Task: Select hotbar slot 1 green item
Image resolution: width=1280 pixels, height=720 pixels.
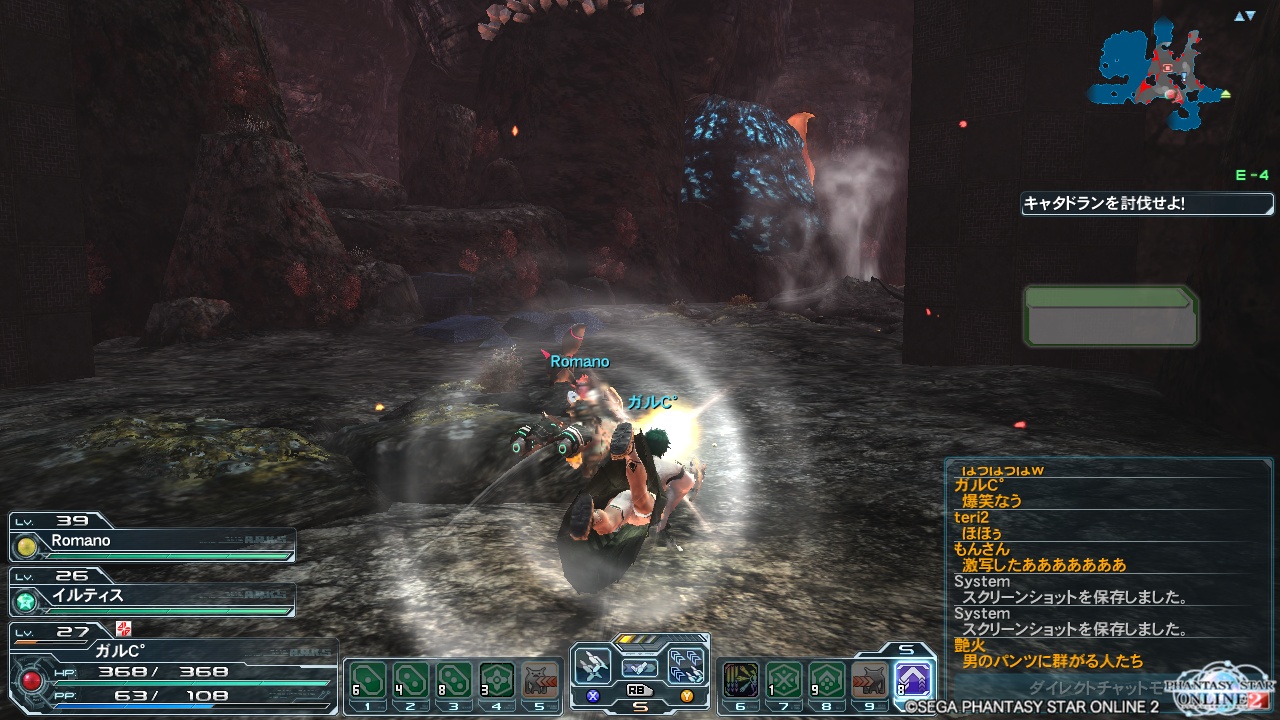Action: [x=366, y=680]
